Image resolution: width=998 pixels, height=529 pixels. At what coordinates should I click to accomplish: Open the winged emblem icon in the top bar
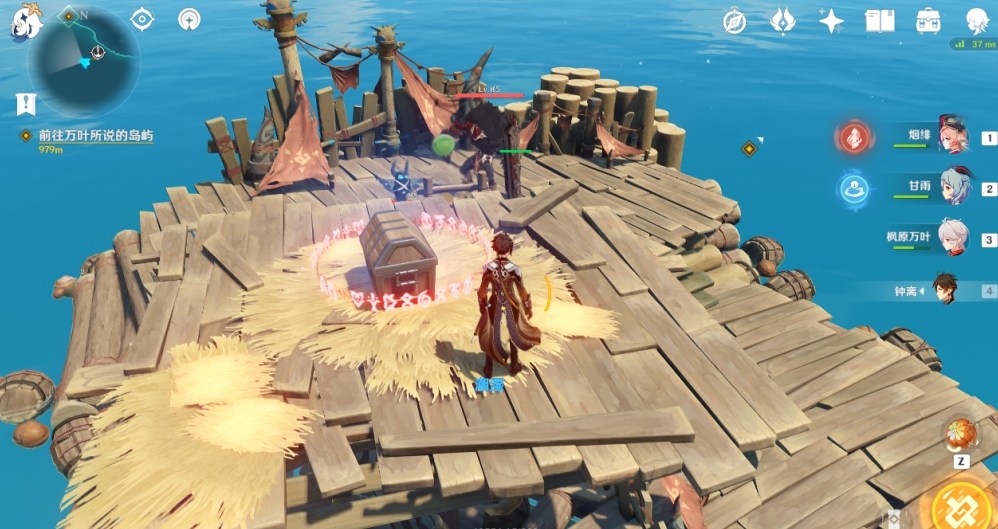tap(782, 21)
